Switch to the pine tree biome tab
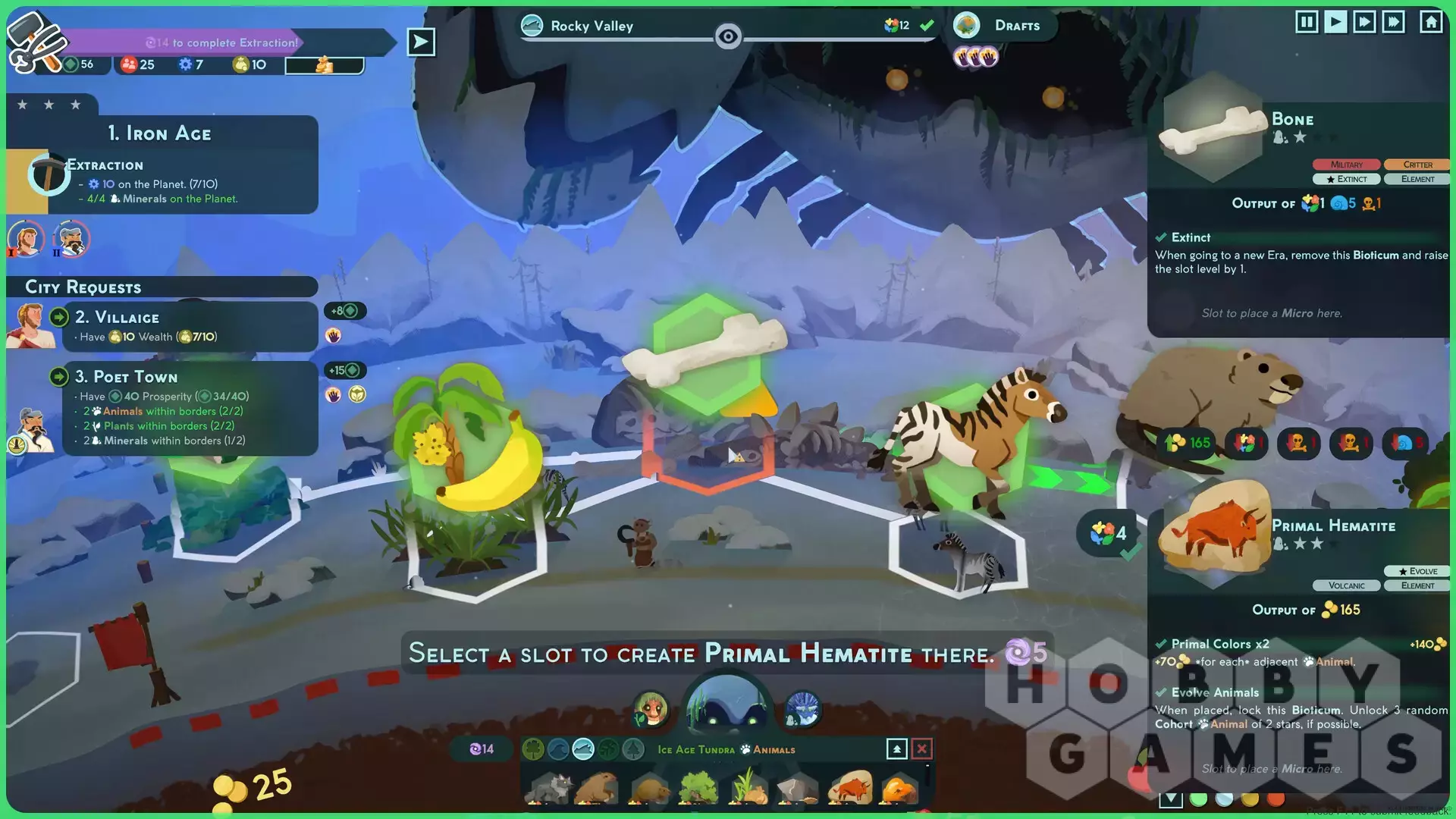The width and height of the screenshot is (1456, 819). coord(632,749)
